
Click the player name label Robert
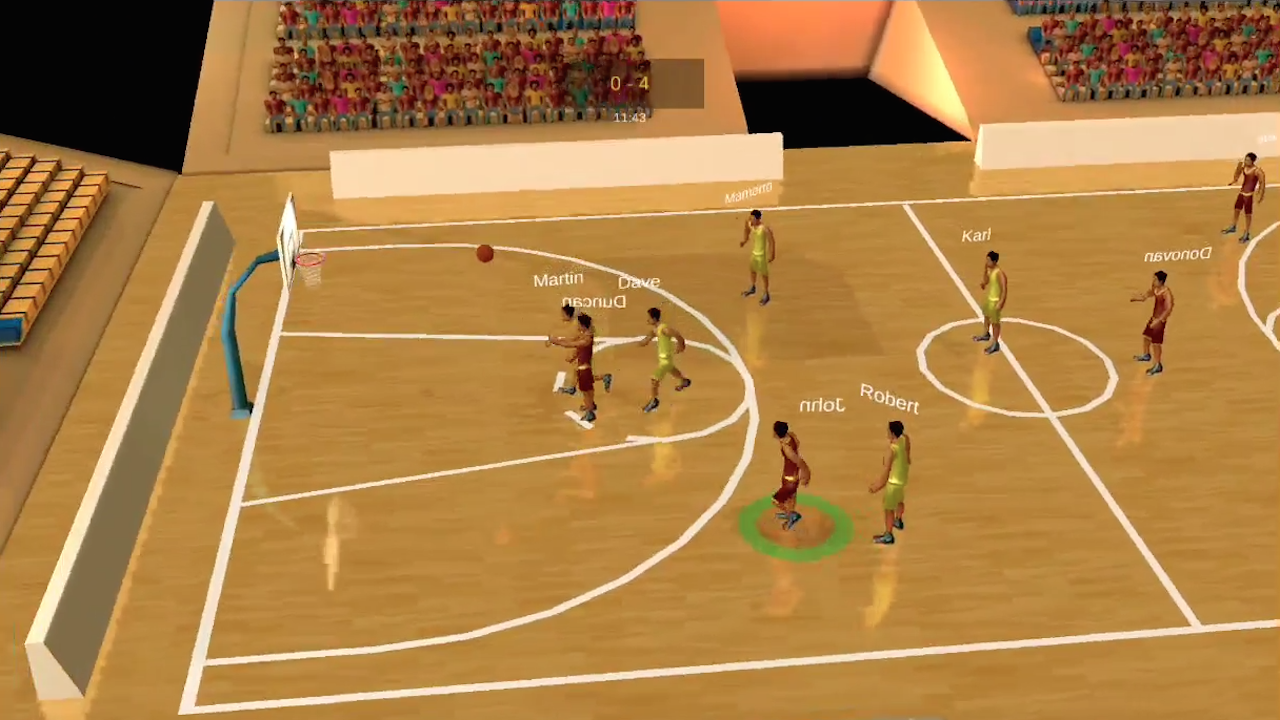889,403
